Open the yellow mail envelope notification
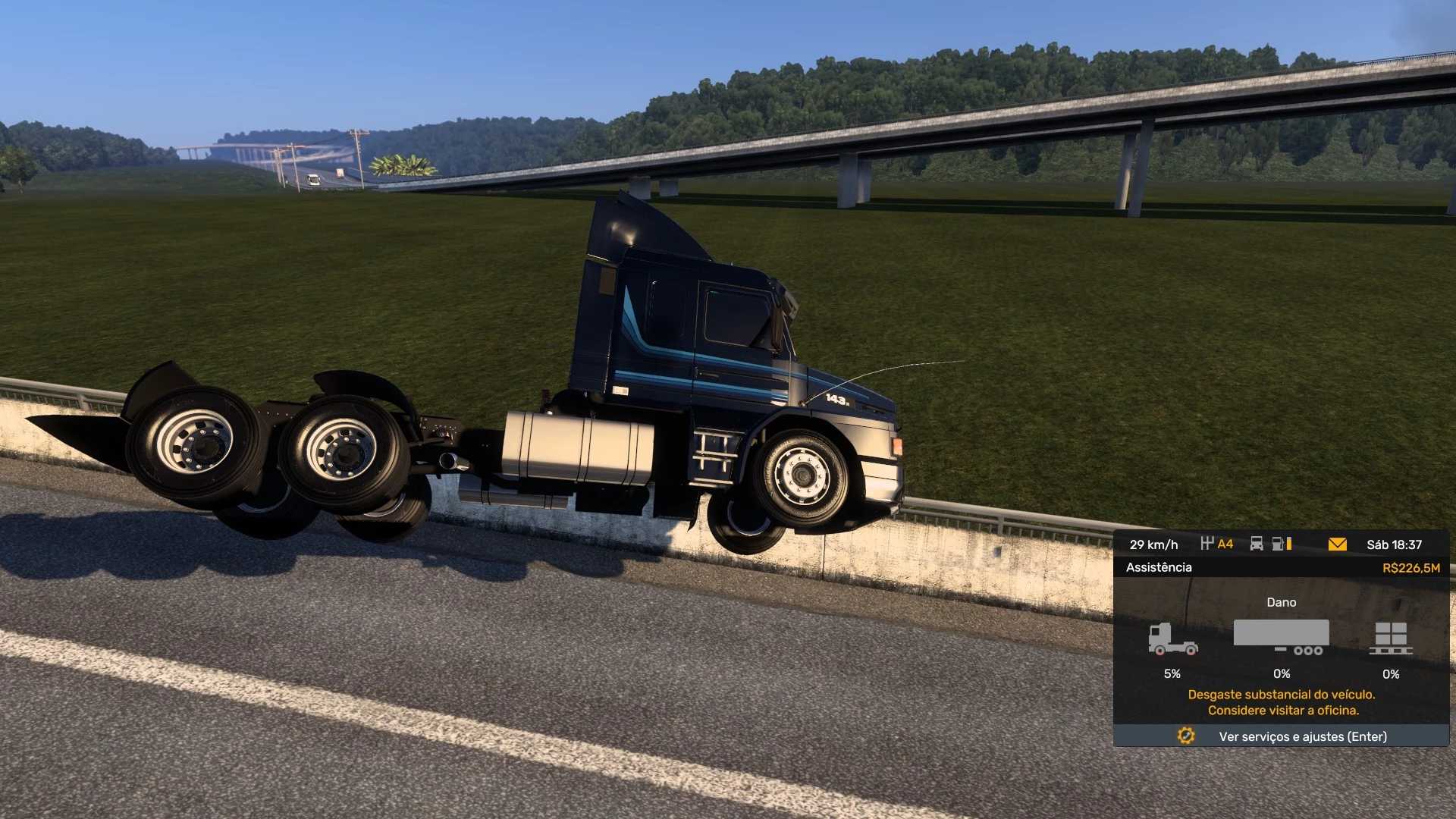The image size is (1456, 819). [1337, 544]
